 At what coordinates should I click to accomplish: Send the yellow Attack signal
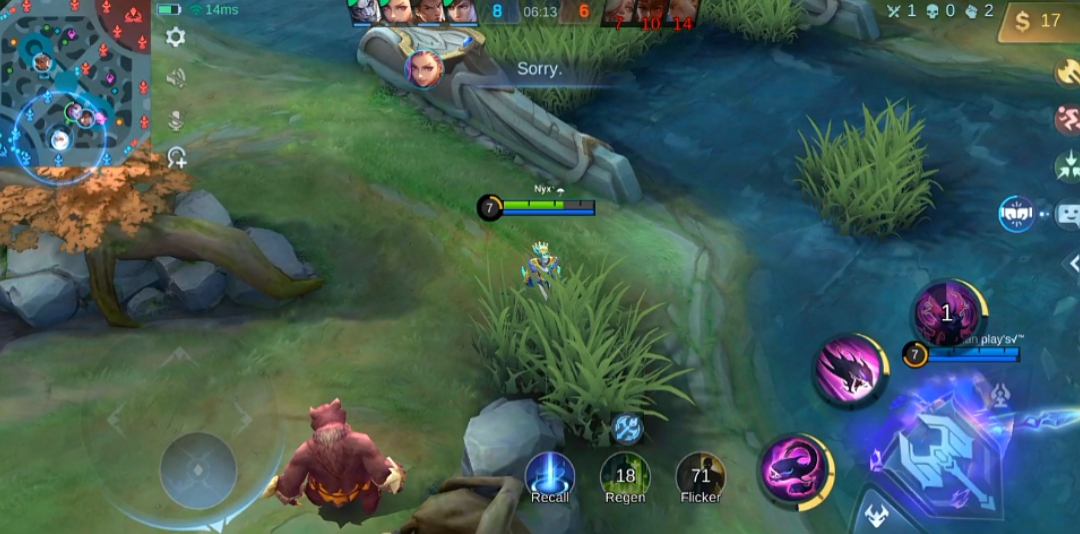click(x=1067, y=72)
